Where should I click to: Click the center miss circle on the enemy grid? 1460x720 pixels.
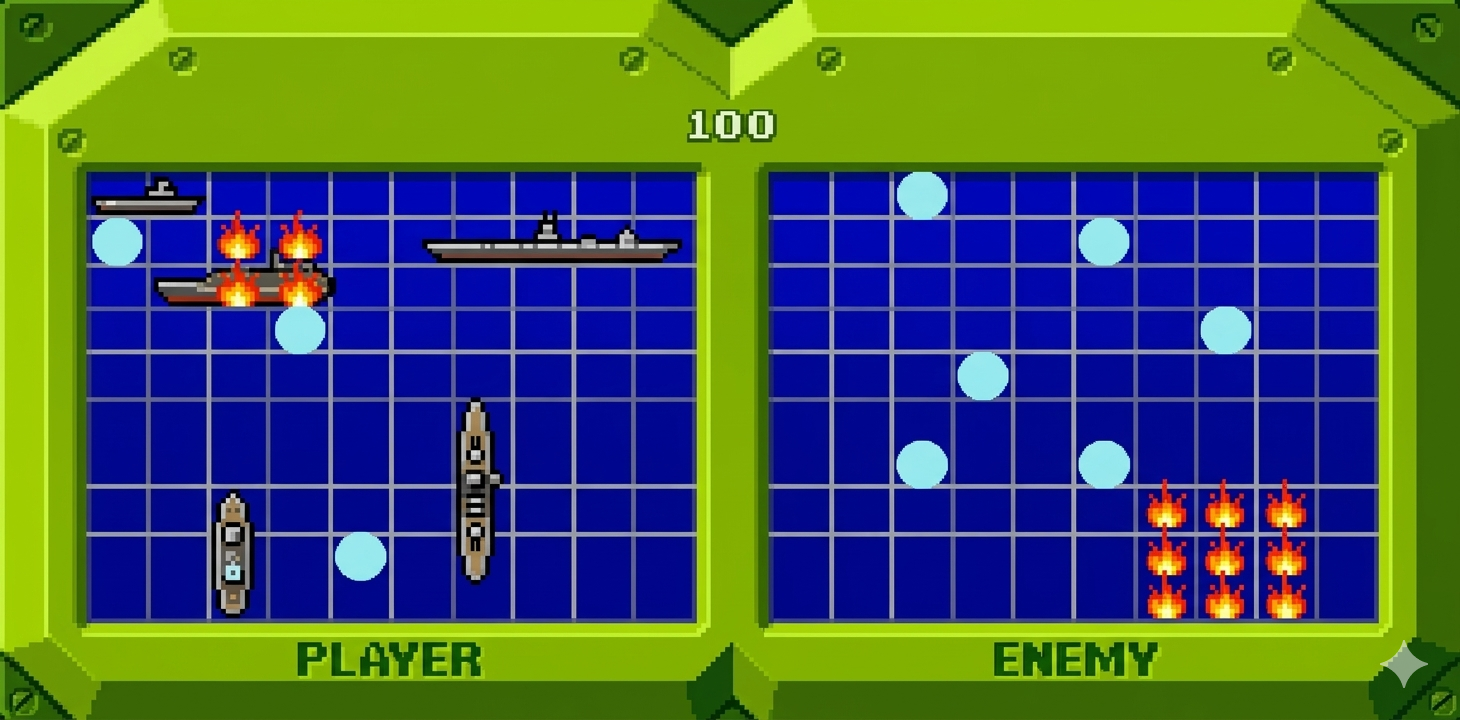pyautogui.click(x=984, y=375)
